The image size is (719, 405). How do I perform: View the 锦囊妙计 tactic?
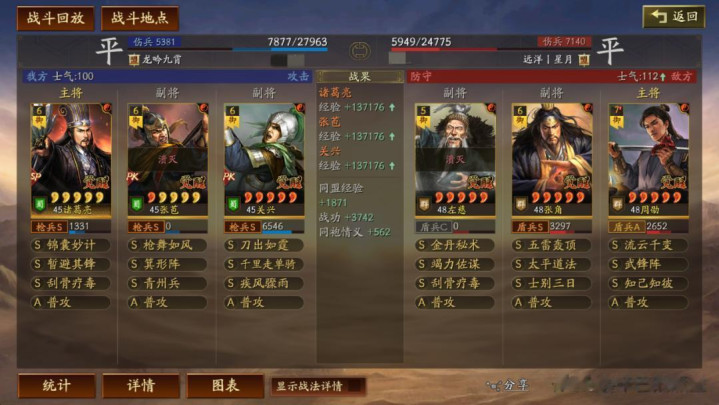(x=71, y=245)
